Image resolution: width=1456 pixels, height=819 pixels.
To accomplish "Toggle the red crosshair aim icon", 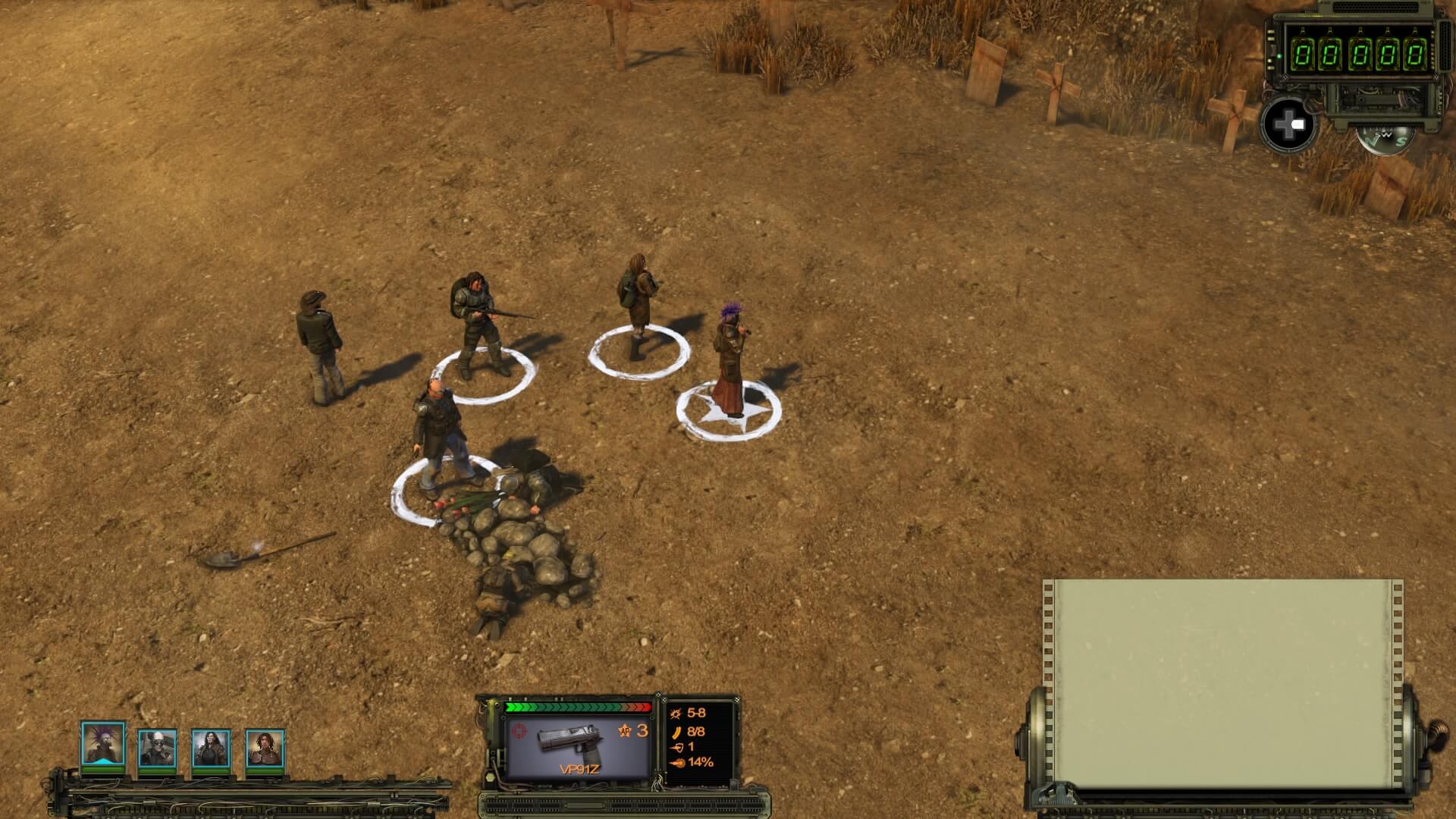I will coord(519,731).
